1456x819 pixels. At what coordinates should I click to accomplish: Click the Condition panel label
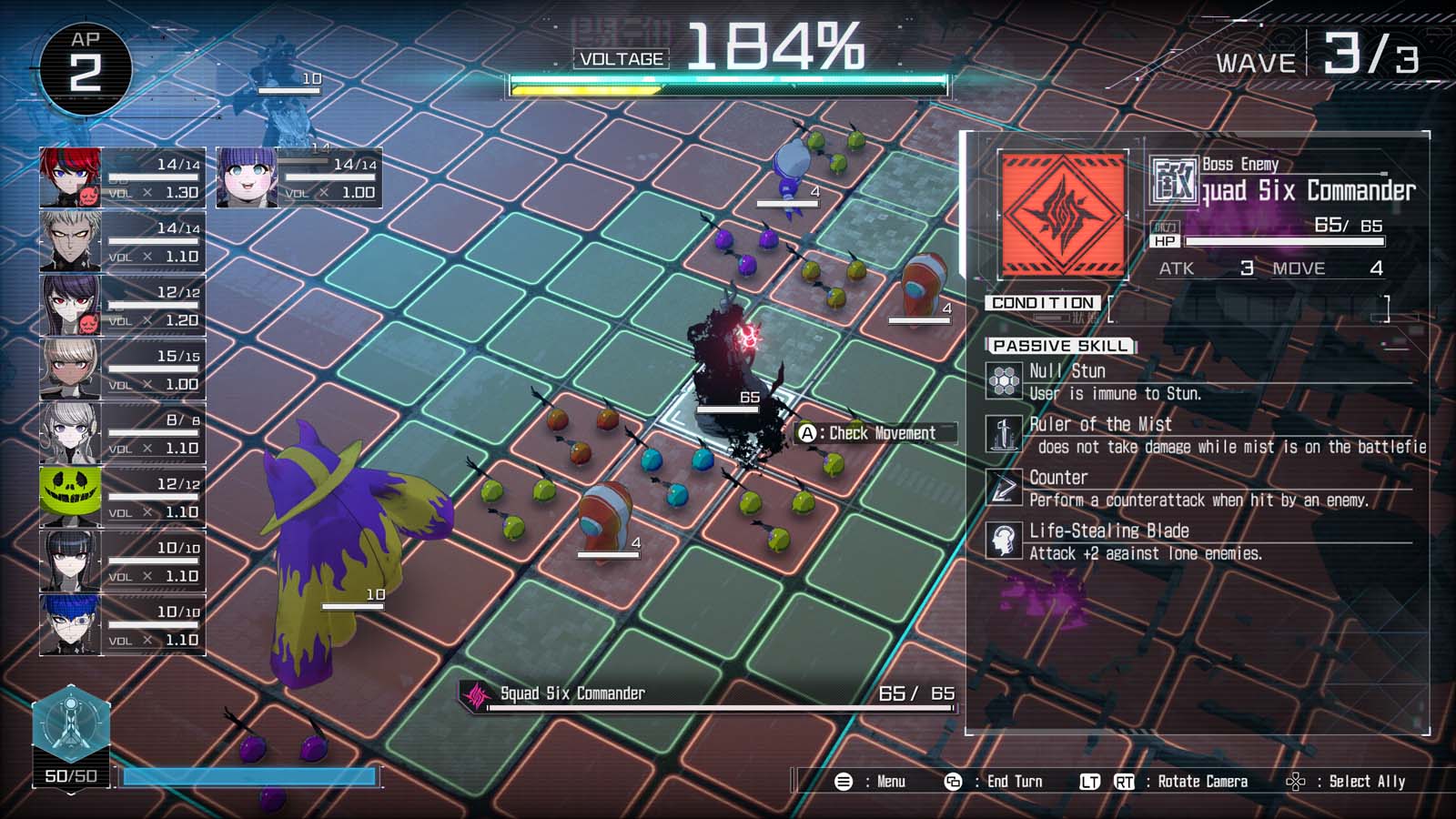tap(1045, 303)
